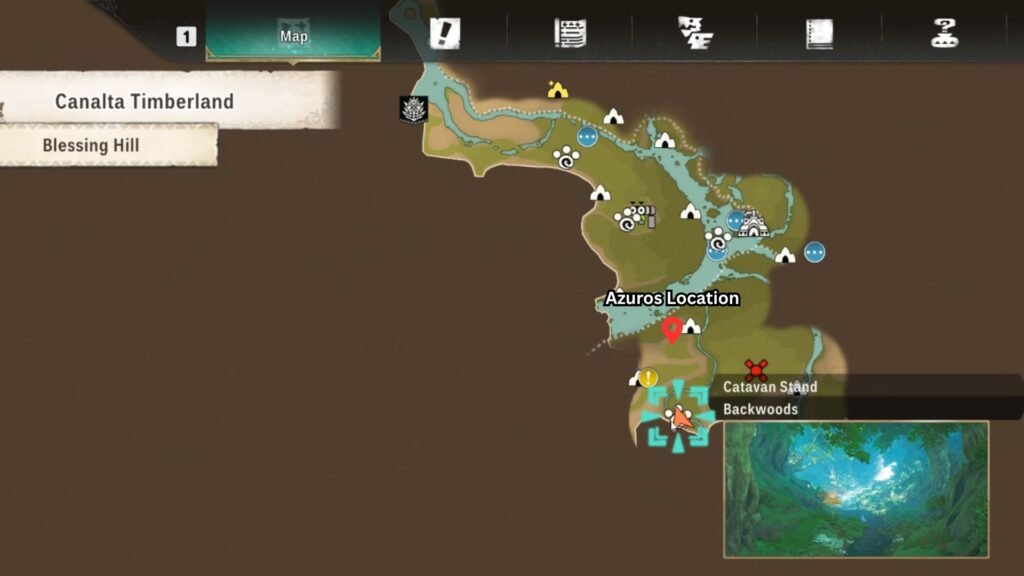Switch to the lined list tab
The width and height of the screenshot is (1024, 576).
(x=570, y=33)
